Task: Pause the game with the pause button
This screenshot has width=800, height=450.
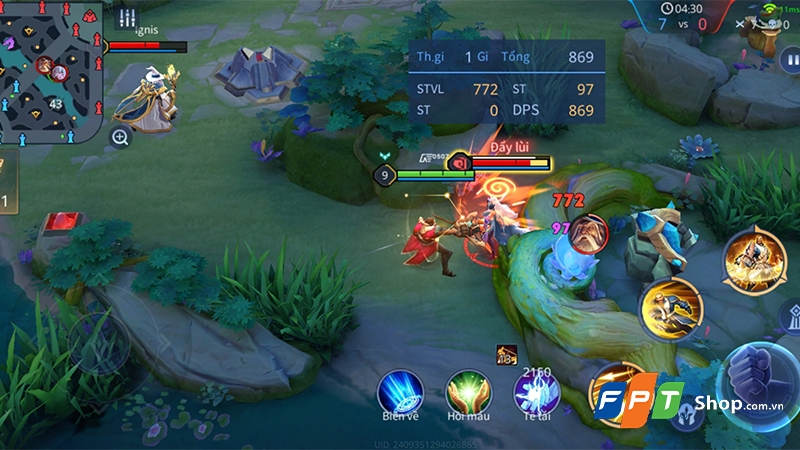Action: 788,60
